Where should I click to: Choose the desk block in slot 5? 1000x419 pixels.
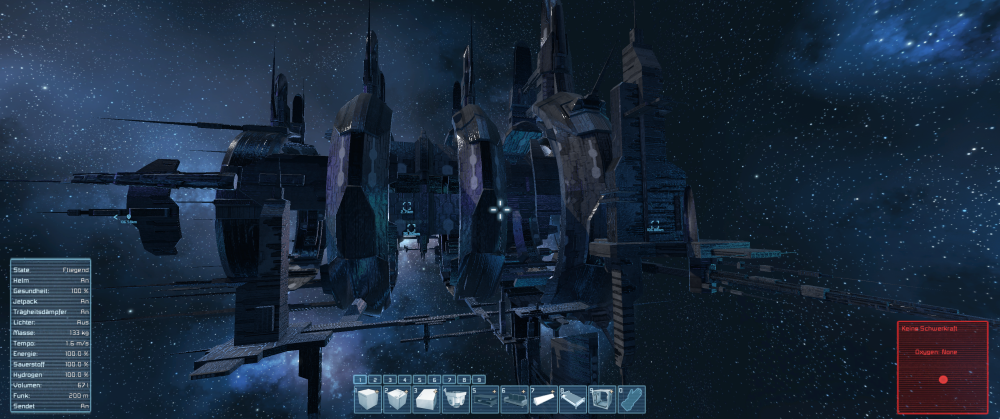pos(485,400)
